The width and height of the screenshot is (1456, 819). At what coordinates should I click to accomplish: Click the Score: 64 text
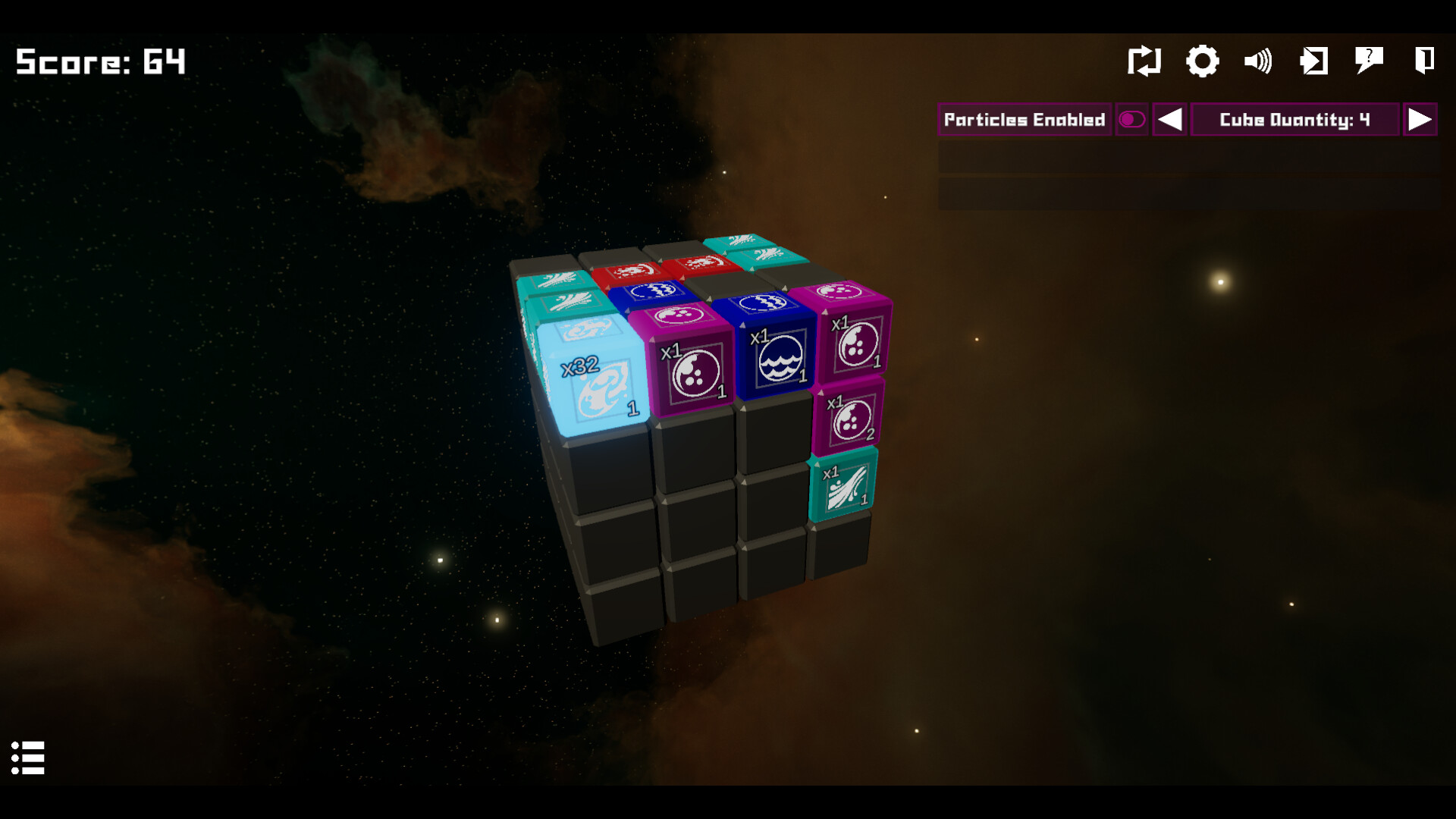pos(99,61)
